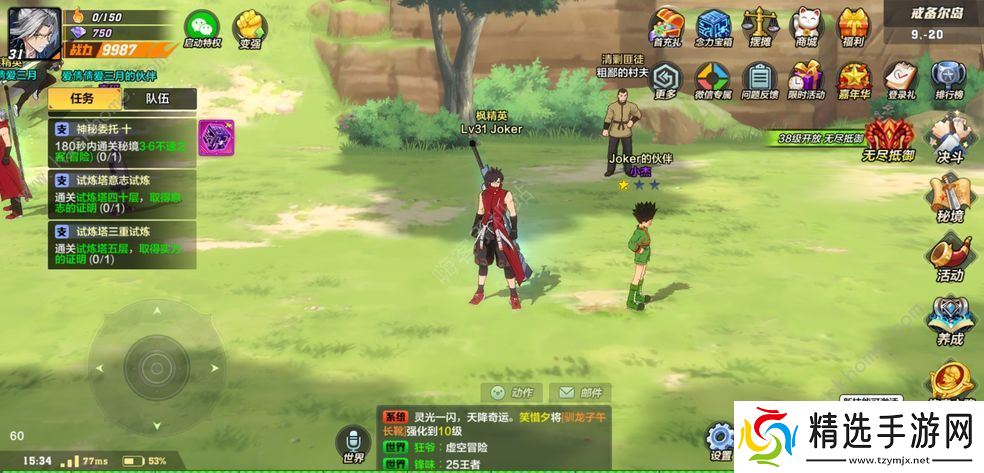
Task: Tap the 世界 voice chat microphone
Action: click(x=353, y=443)
